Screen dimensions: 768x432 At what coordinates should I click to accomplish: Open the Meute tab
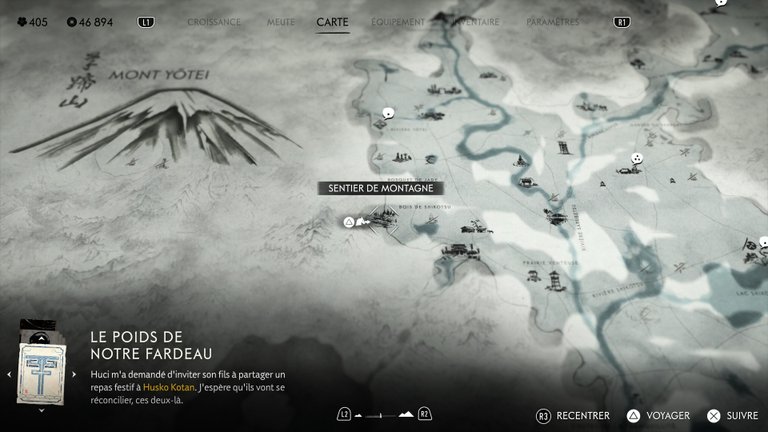click(x=281, y=21)
